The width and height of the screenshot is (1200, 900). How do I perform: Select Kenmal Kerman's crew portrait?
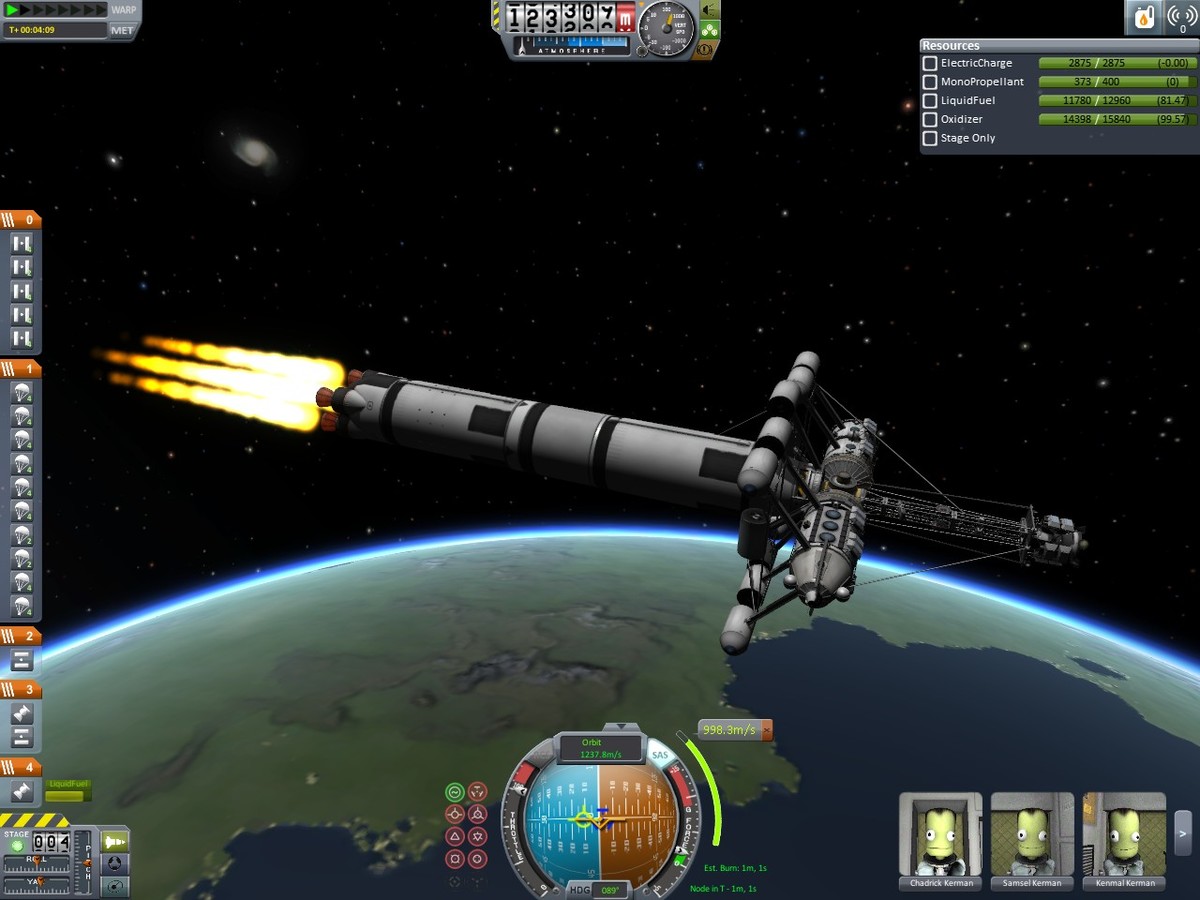click(1124, 835)
